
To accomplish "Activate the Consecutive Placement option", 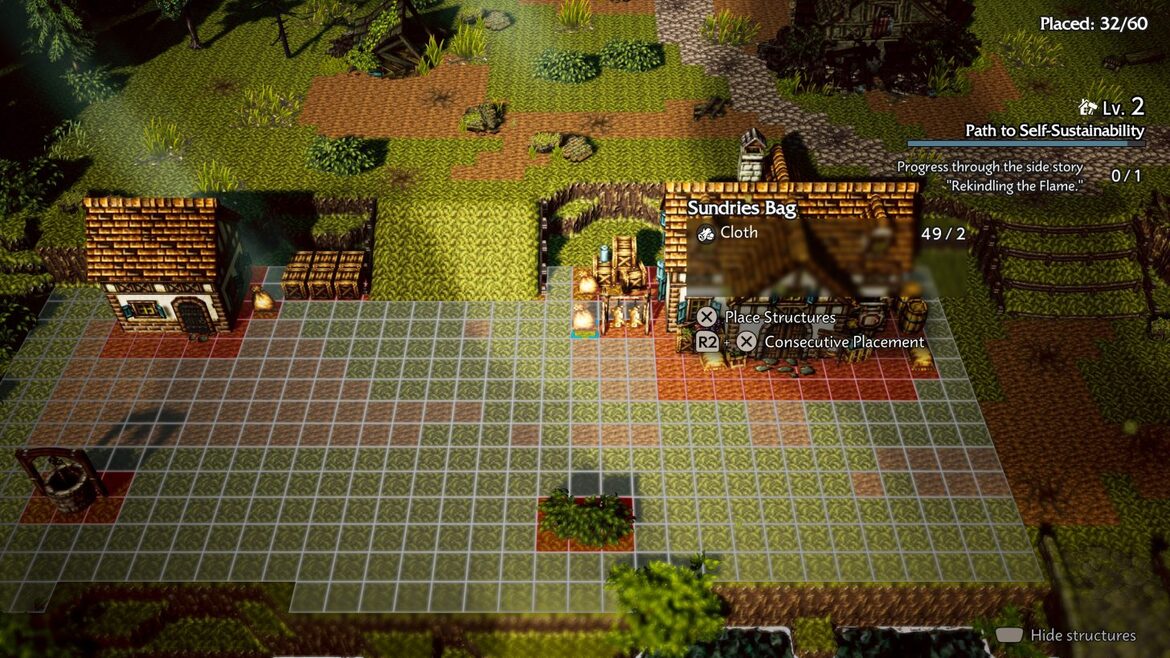I will pyautogui.click(x=843, y=342).
